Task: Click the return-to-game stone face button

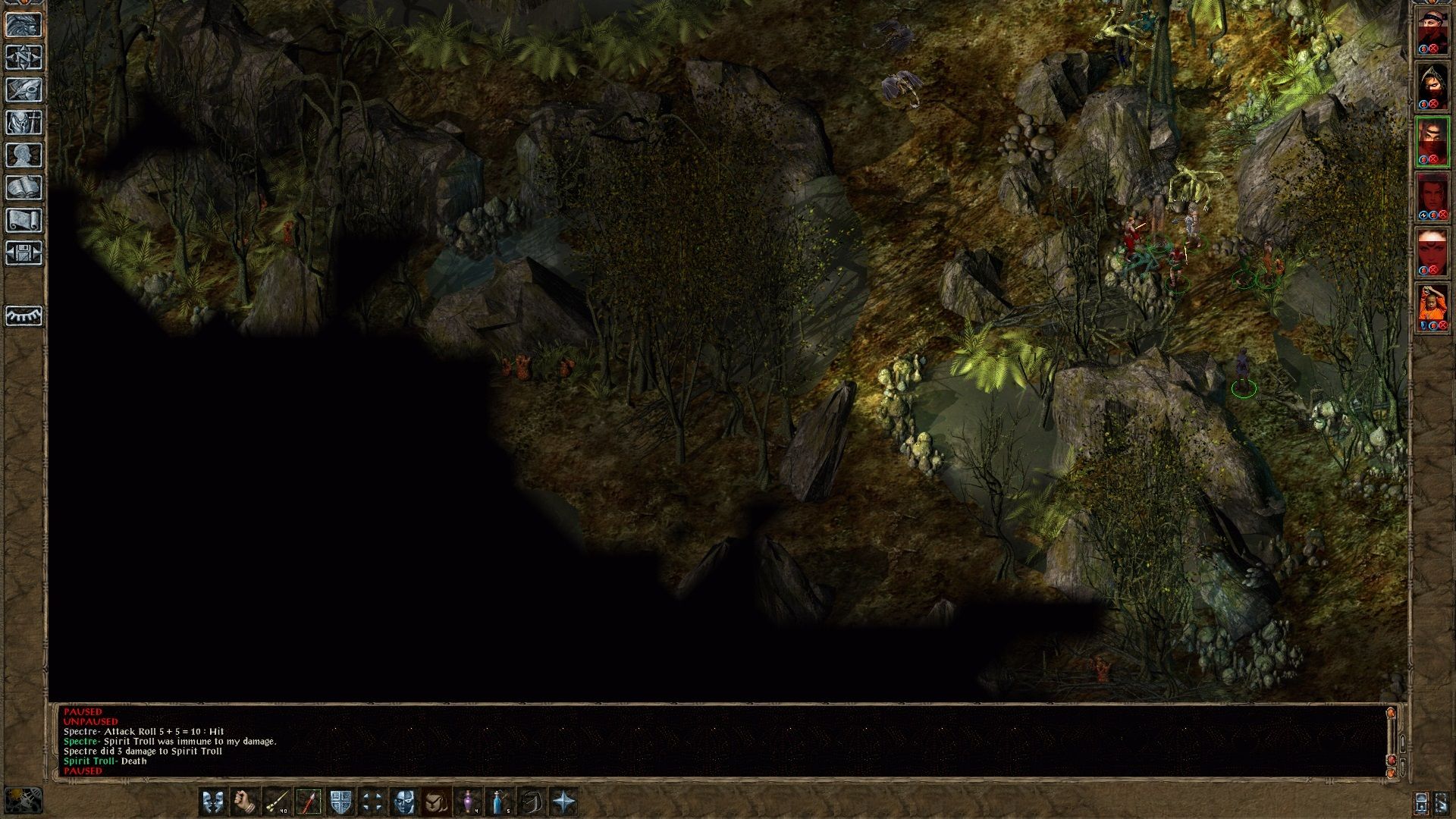Action: pos(24,25)
